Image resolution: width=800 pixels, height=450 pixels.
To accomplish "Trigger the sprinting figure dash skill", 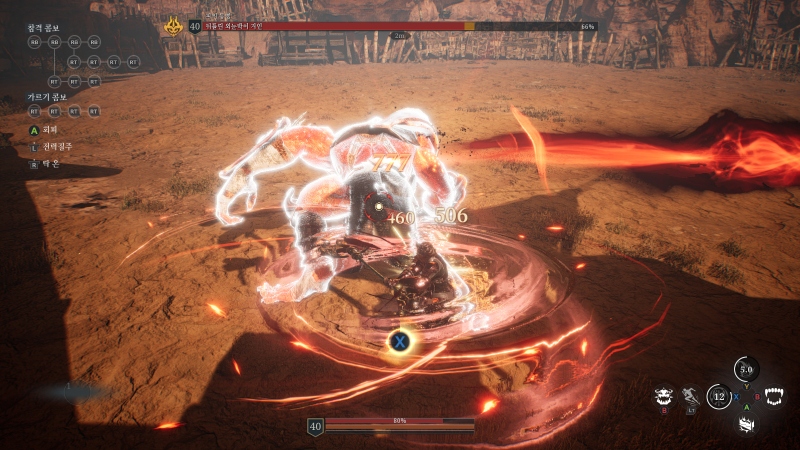I will 690,397.
